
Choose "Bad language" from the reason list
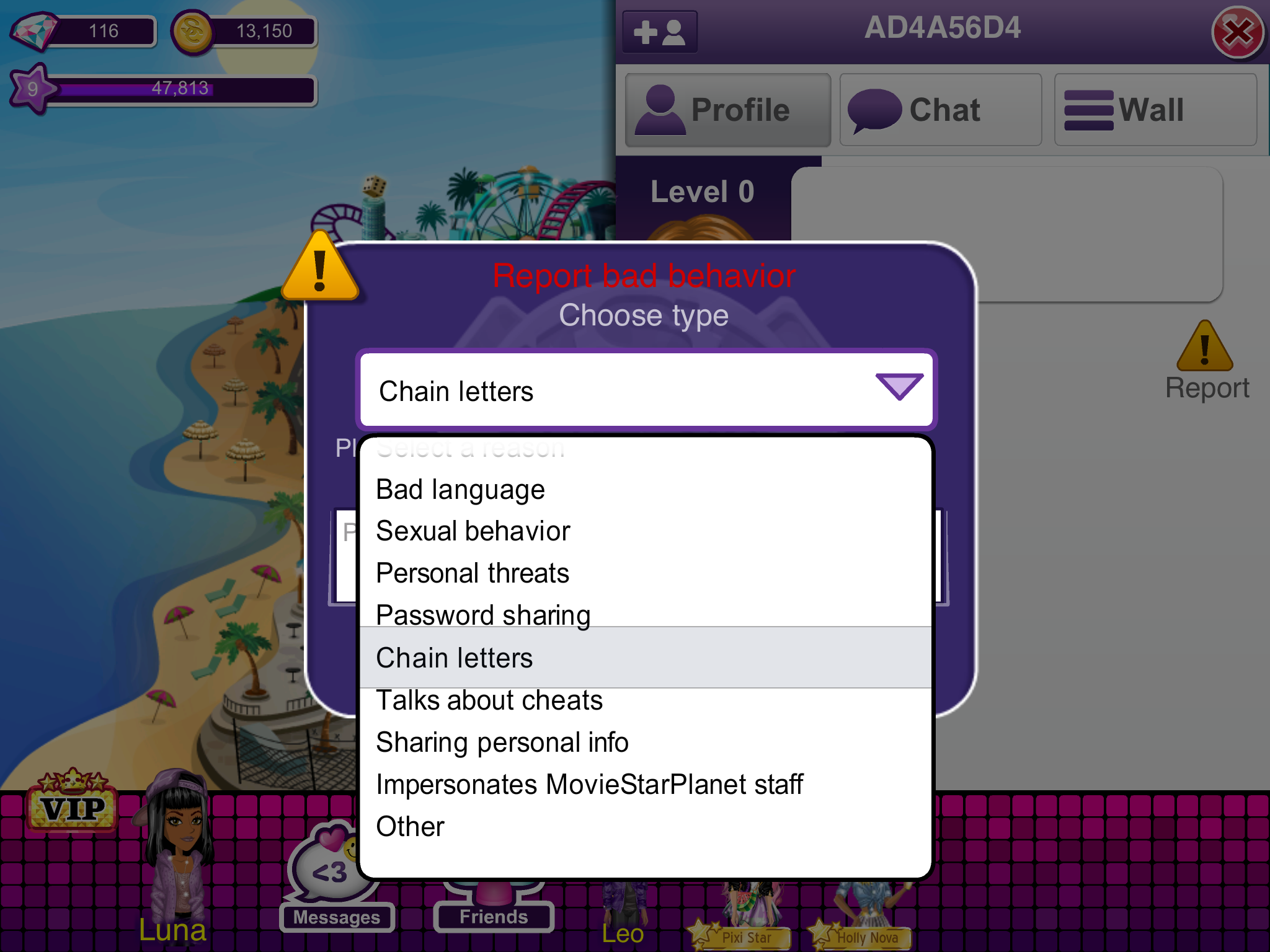[460, 490]
